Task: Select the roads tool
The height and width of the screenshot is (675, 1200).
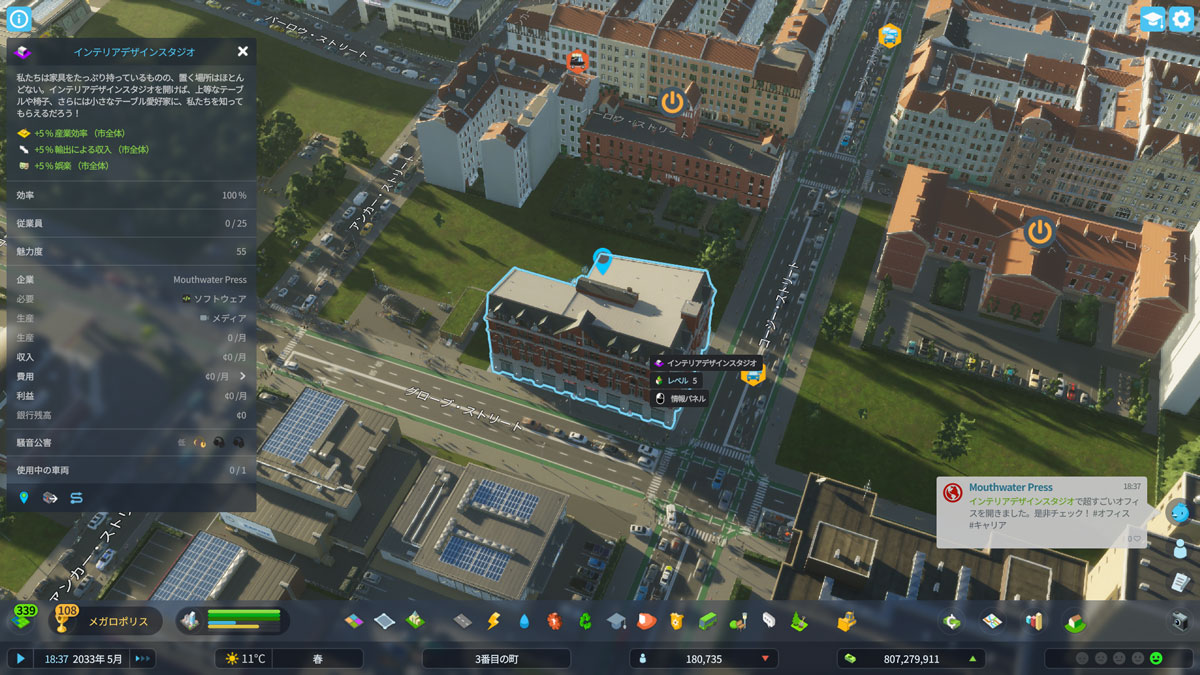Action: (x=462, y=621)
